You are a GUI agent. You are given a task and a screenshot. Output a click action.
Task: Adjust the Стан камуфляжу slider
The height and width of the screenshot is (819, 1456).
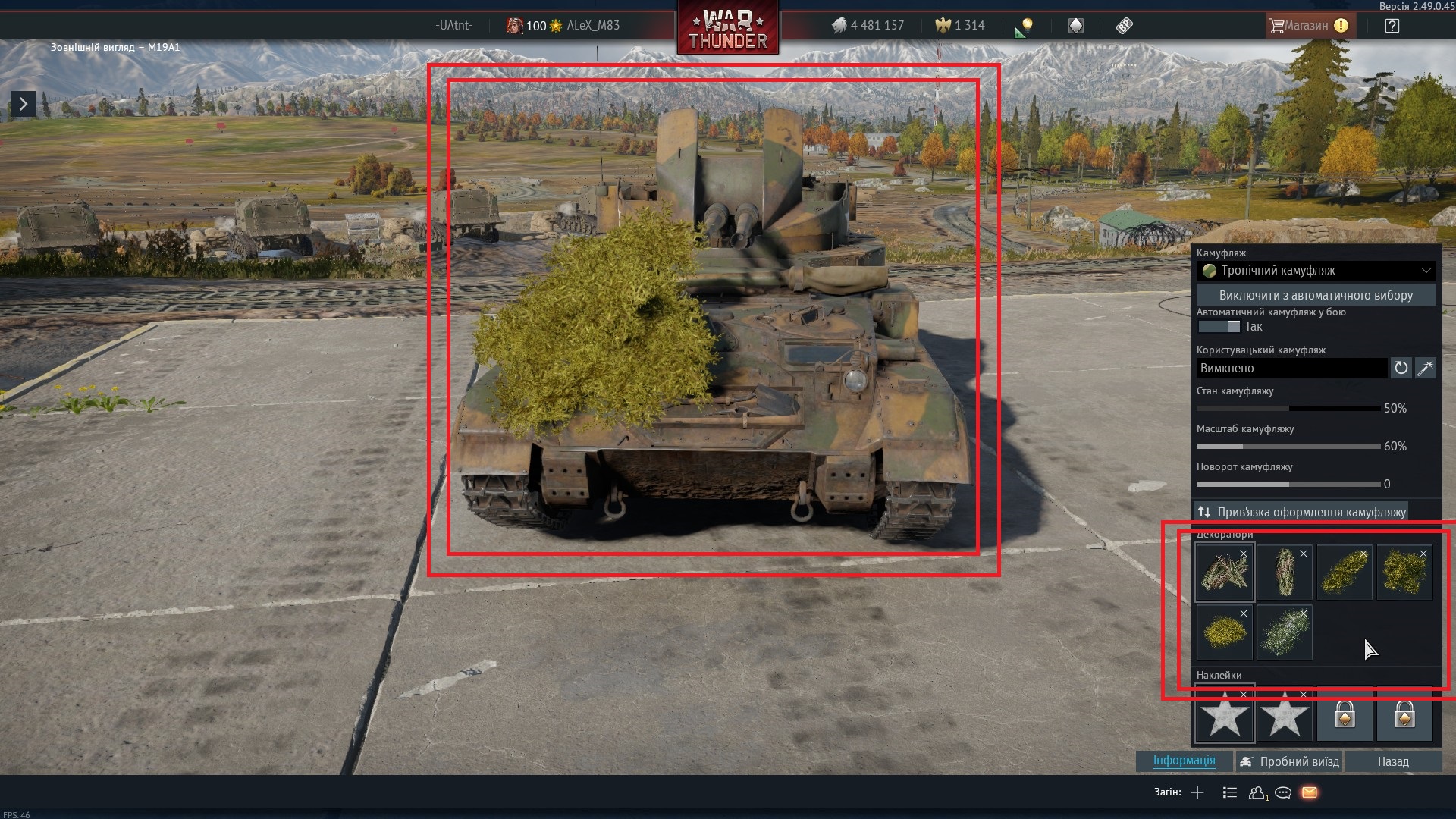[x=1288, y=409]
